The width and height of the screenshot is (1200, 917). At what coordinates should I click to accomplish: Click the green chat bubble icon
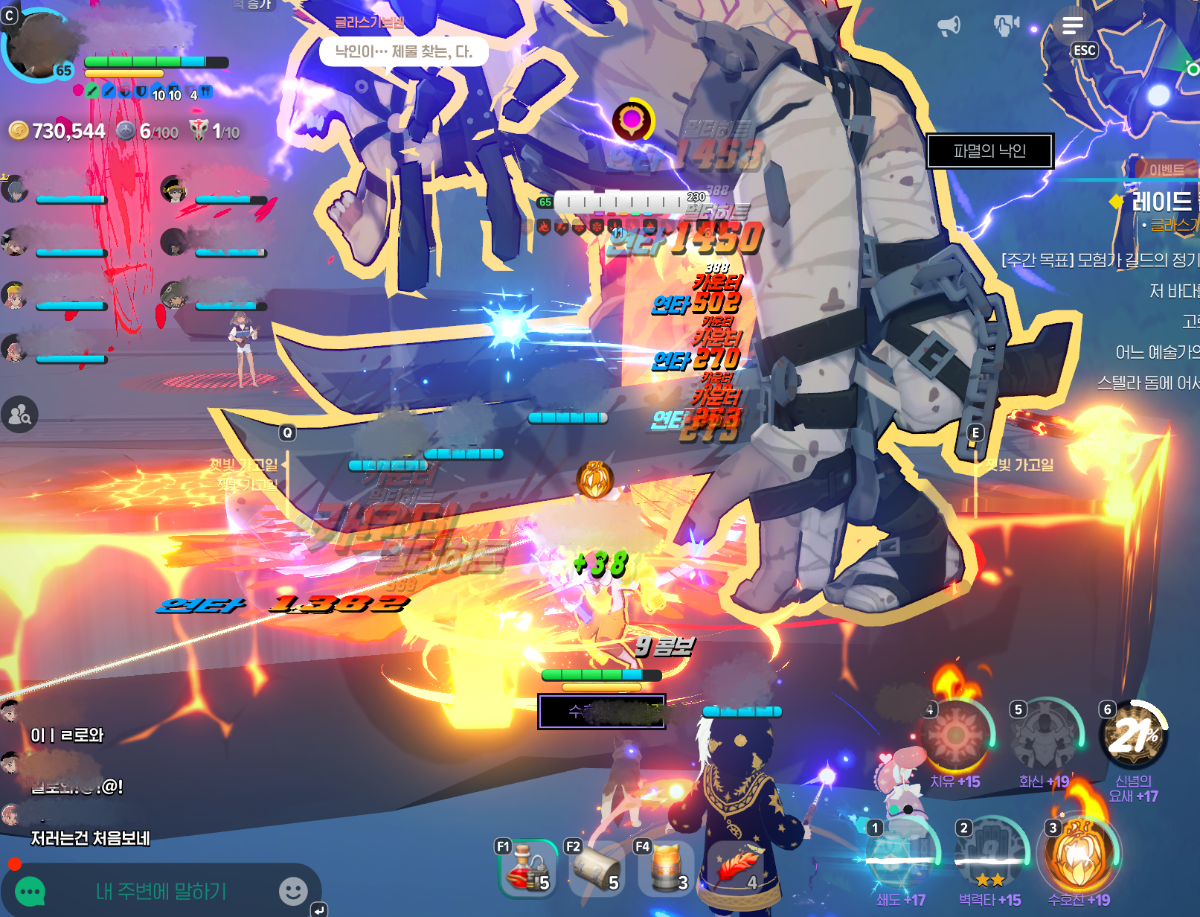(30, 891)
